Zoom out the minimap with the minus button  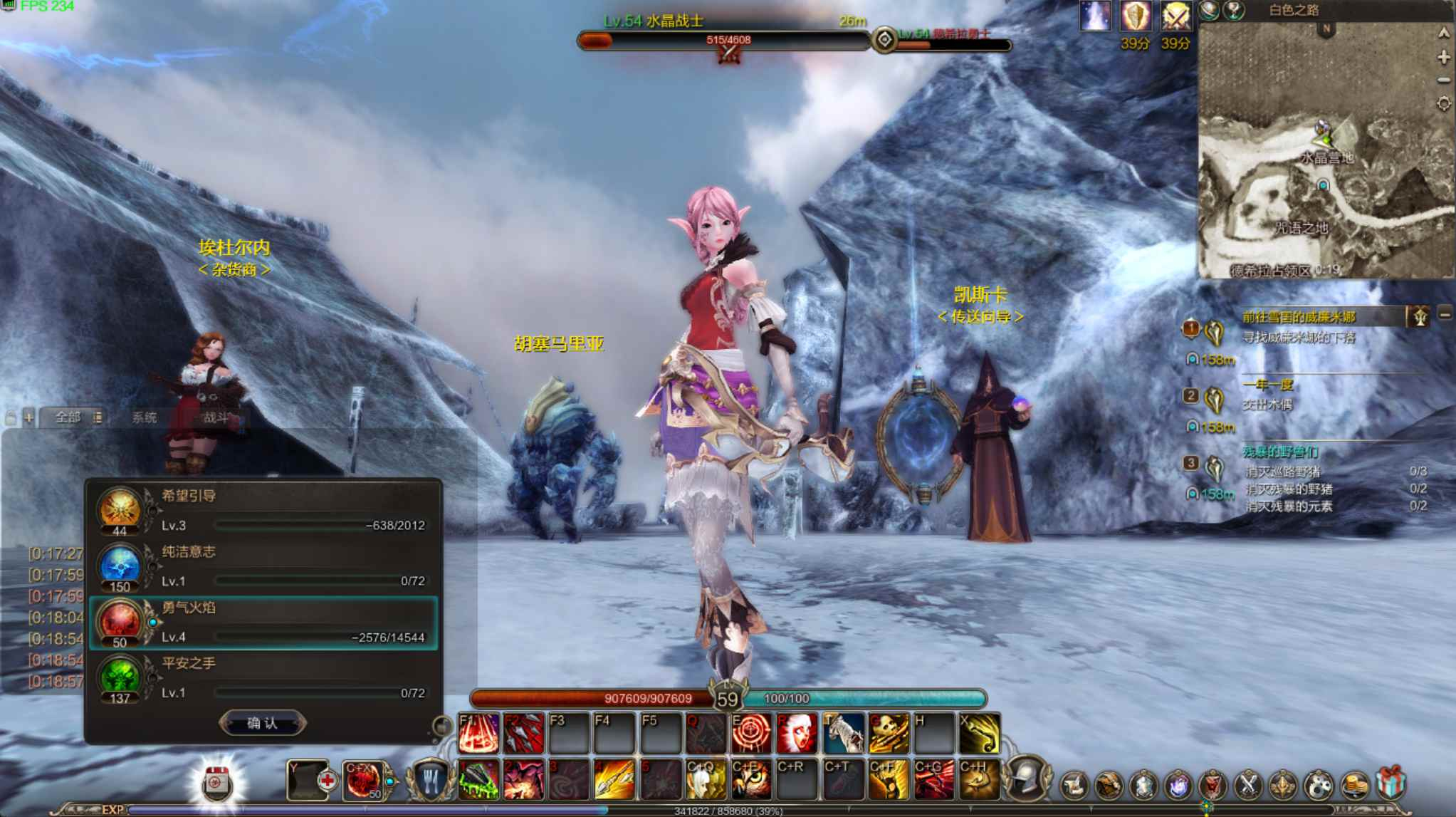click(1443, 80)
